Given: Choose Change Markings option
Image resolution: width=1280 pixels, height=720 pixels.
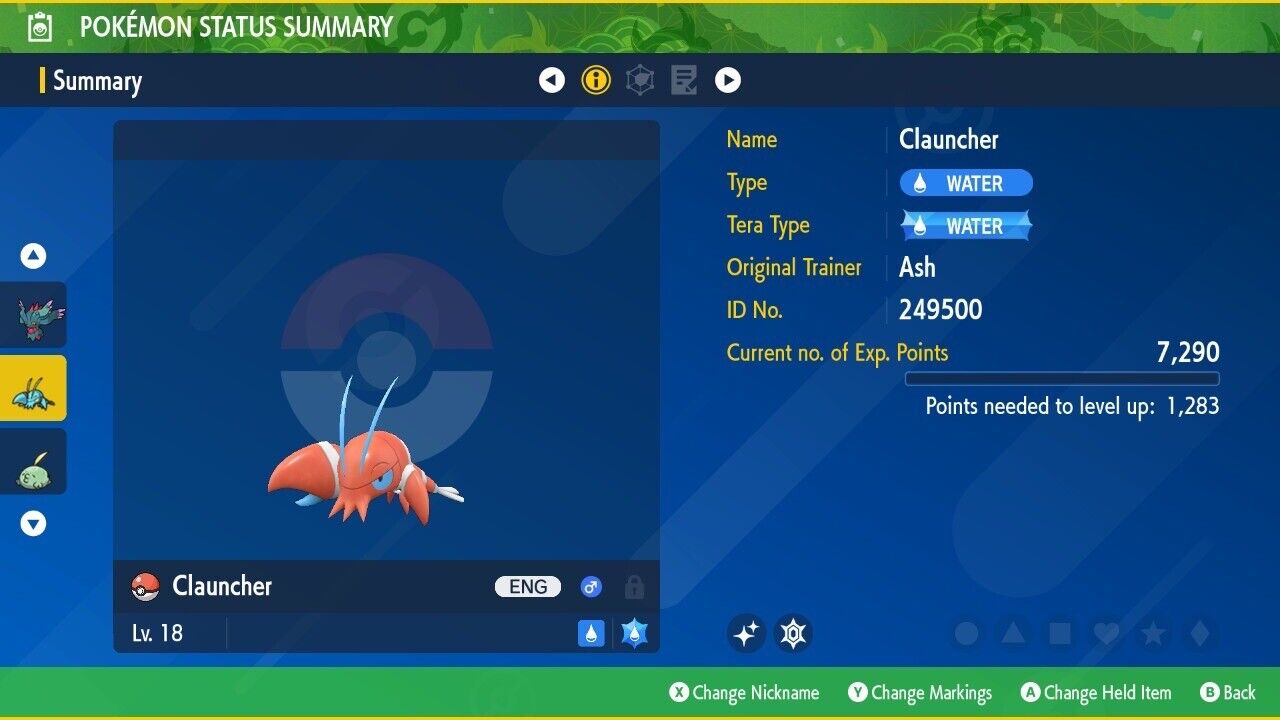Looking at the screenshot, I should tap(920, 693).
